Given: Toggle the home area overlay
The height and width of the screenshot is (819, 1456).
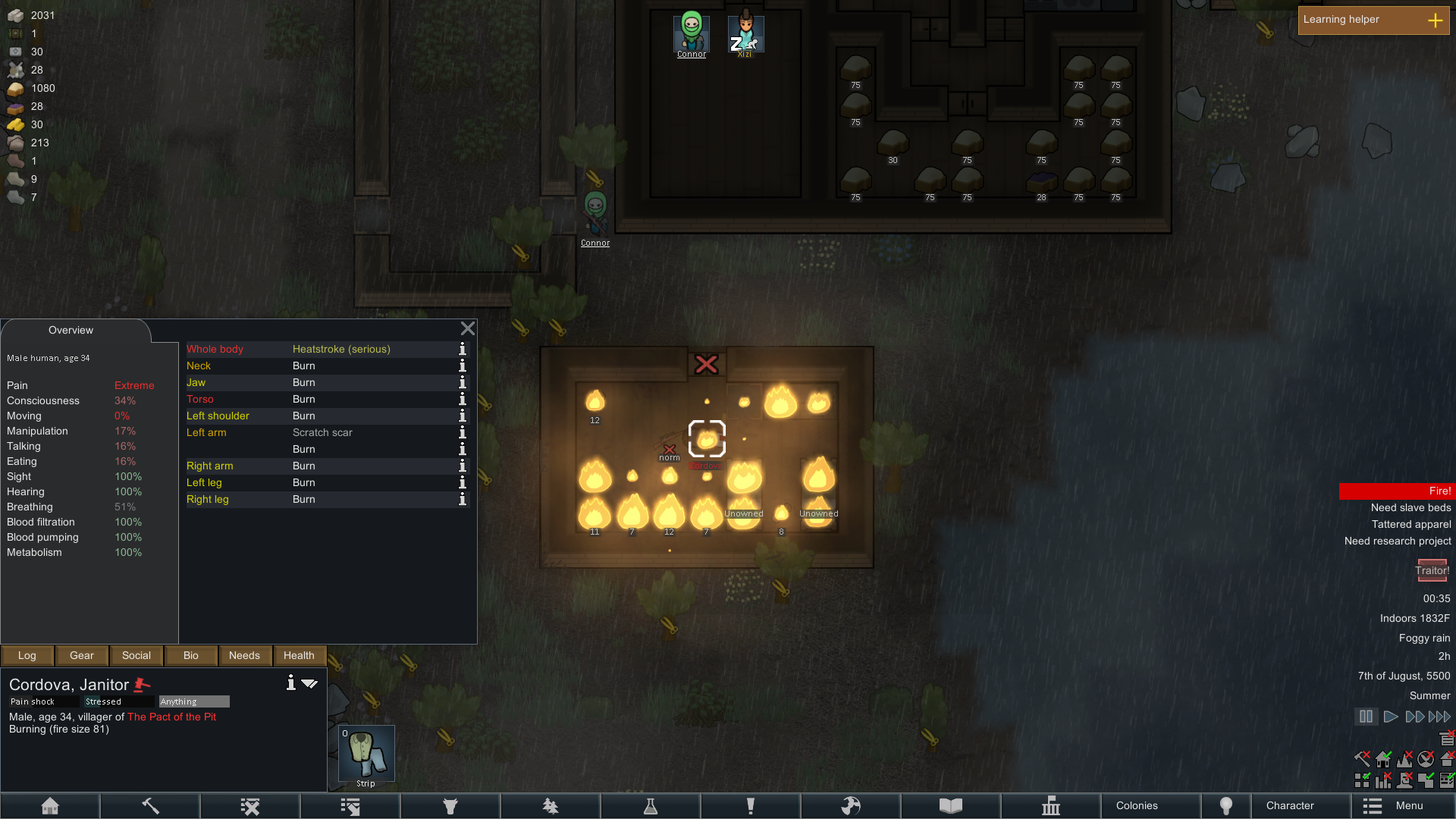Looking at the screenshot, I should [x=1384, y=759].
